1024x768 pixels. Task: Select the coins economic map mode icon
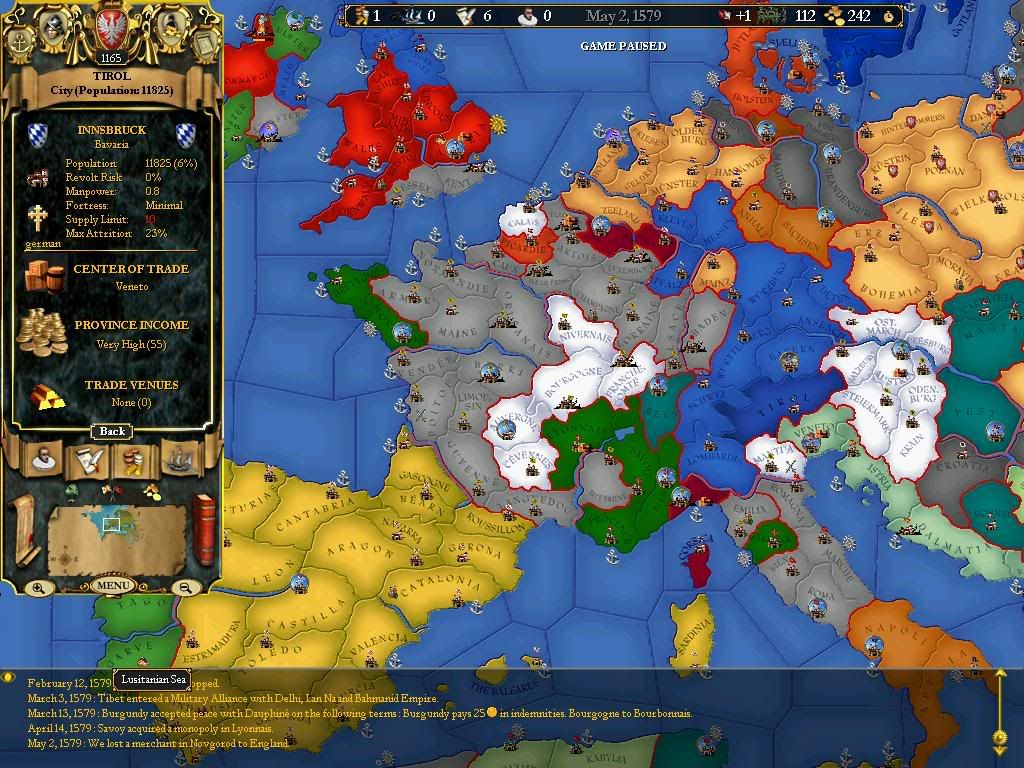[x=150, y=491]
